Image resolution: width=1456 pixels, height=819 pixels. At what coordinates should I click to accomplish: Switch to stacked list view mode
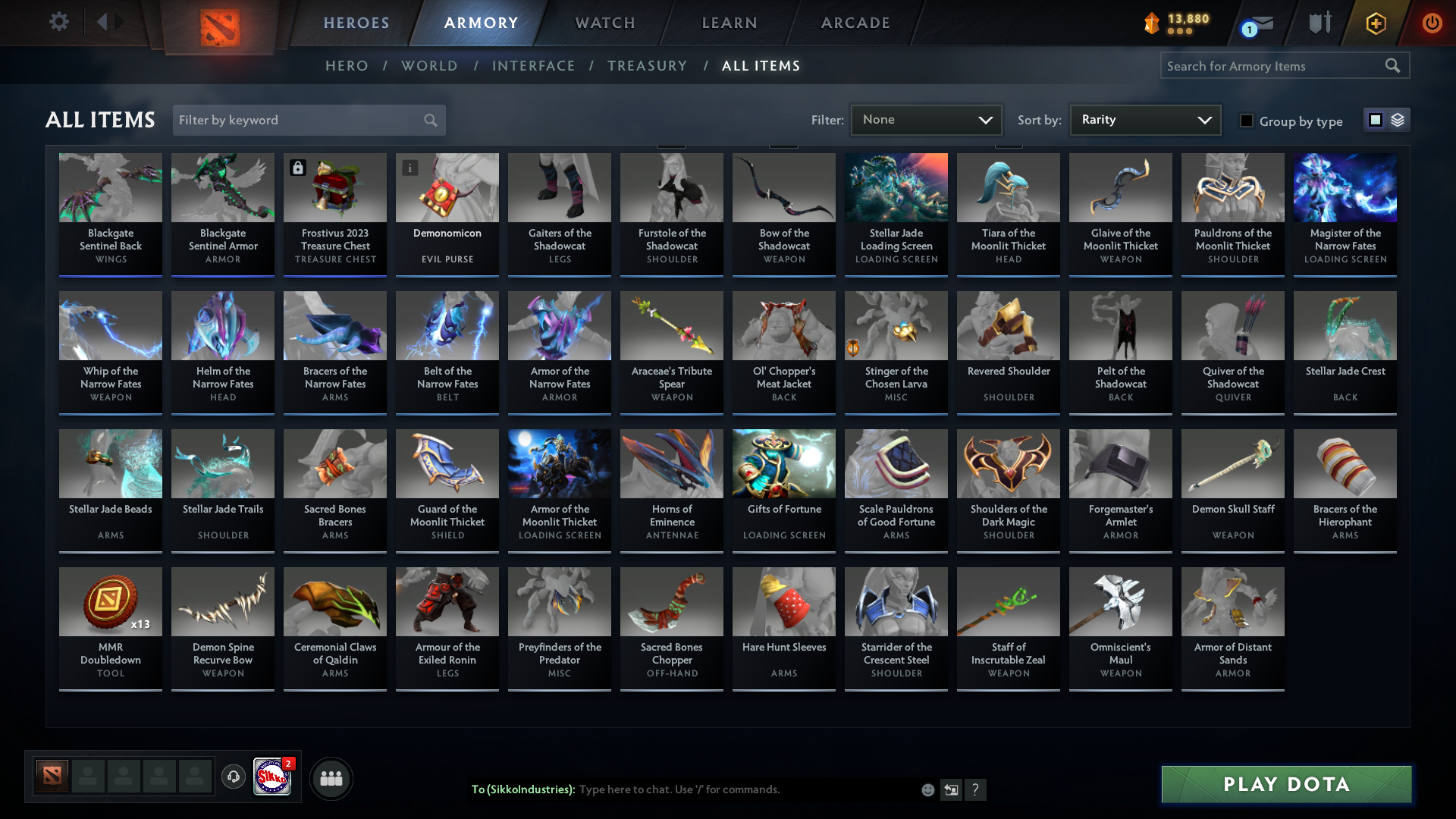pyautogui.click(x=1396, y=120)
